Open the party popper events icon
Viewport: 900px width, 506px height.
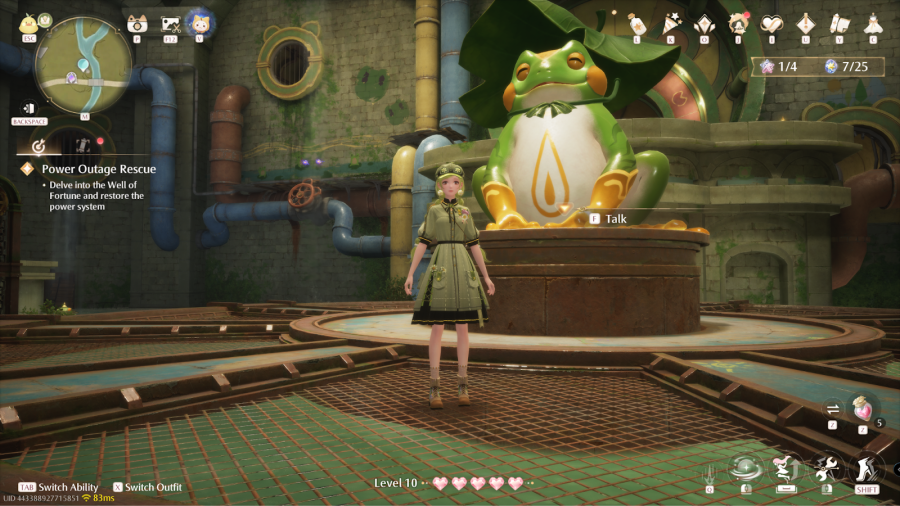(x=670, y=23)
